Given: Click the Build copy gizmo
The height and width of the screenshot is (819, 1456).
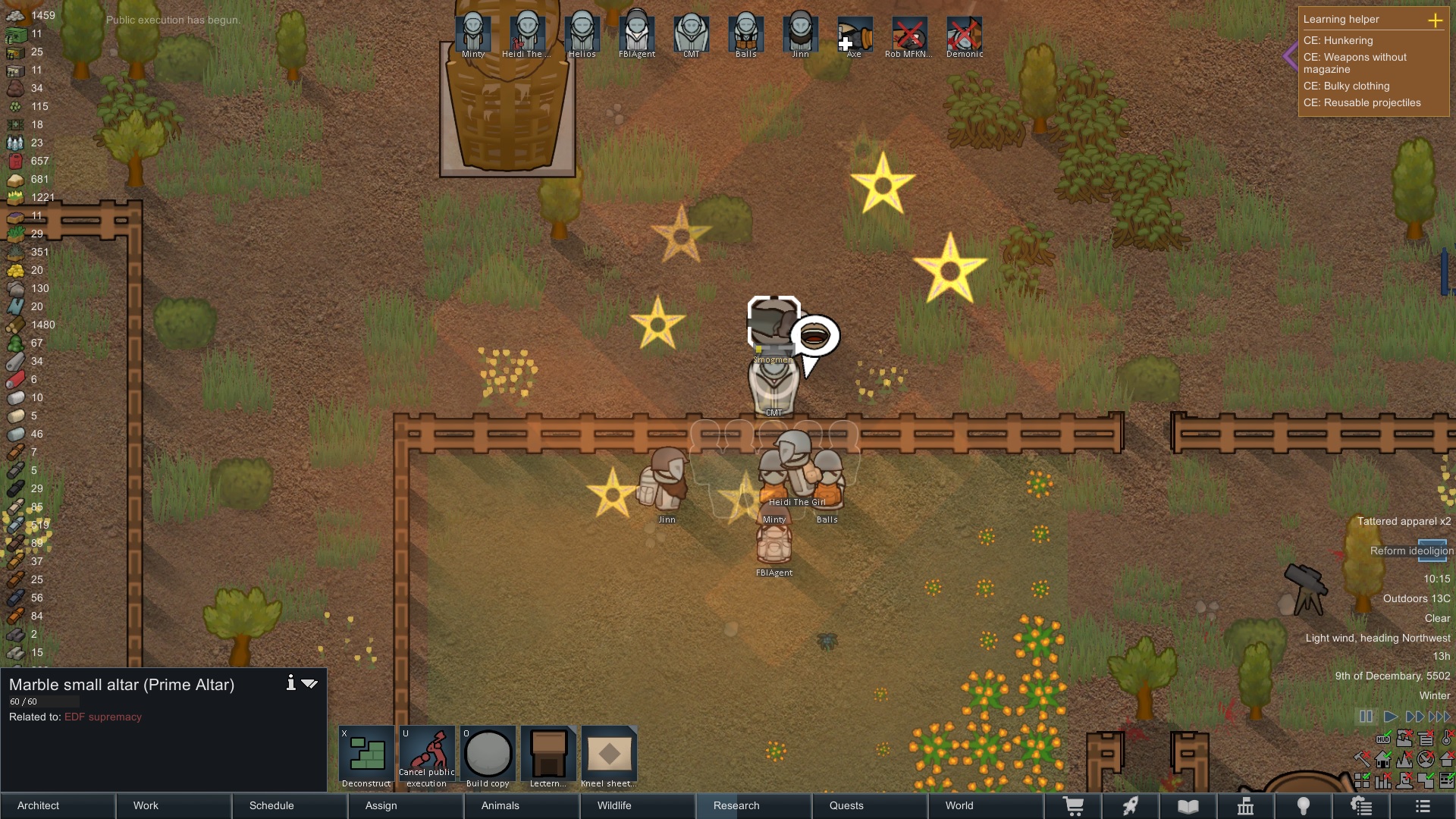Looking at the screenshot, I should point(488,755).
